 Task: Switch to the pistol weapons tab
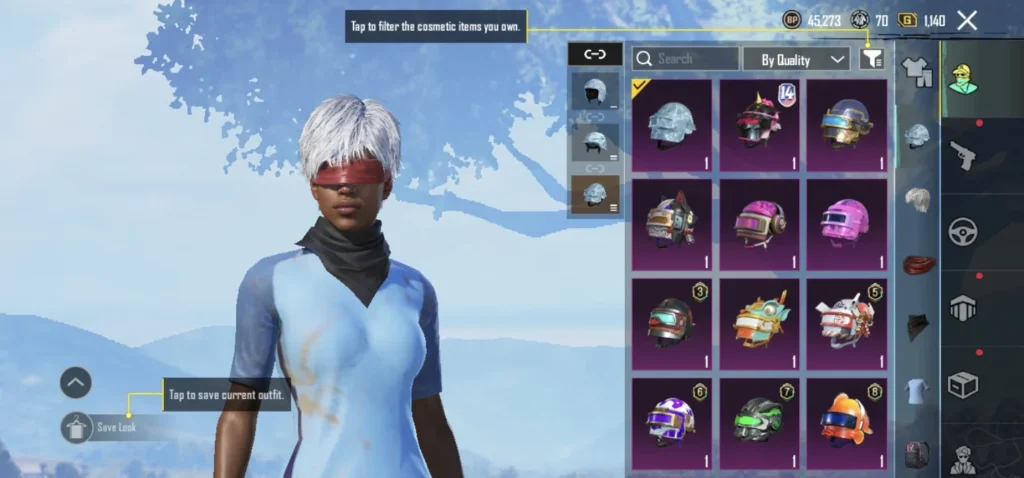[x=963, y=153]
